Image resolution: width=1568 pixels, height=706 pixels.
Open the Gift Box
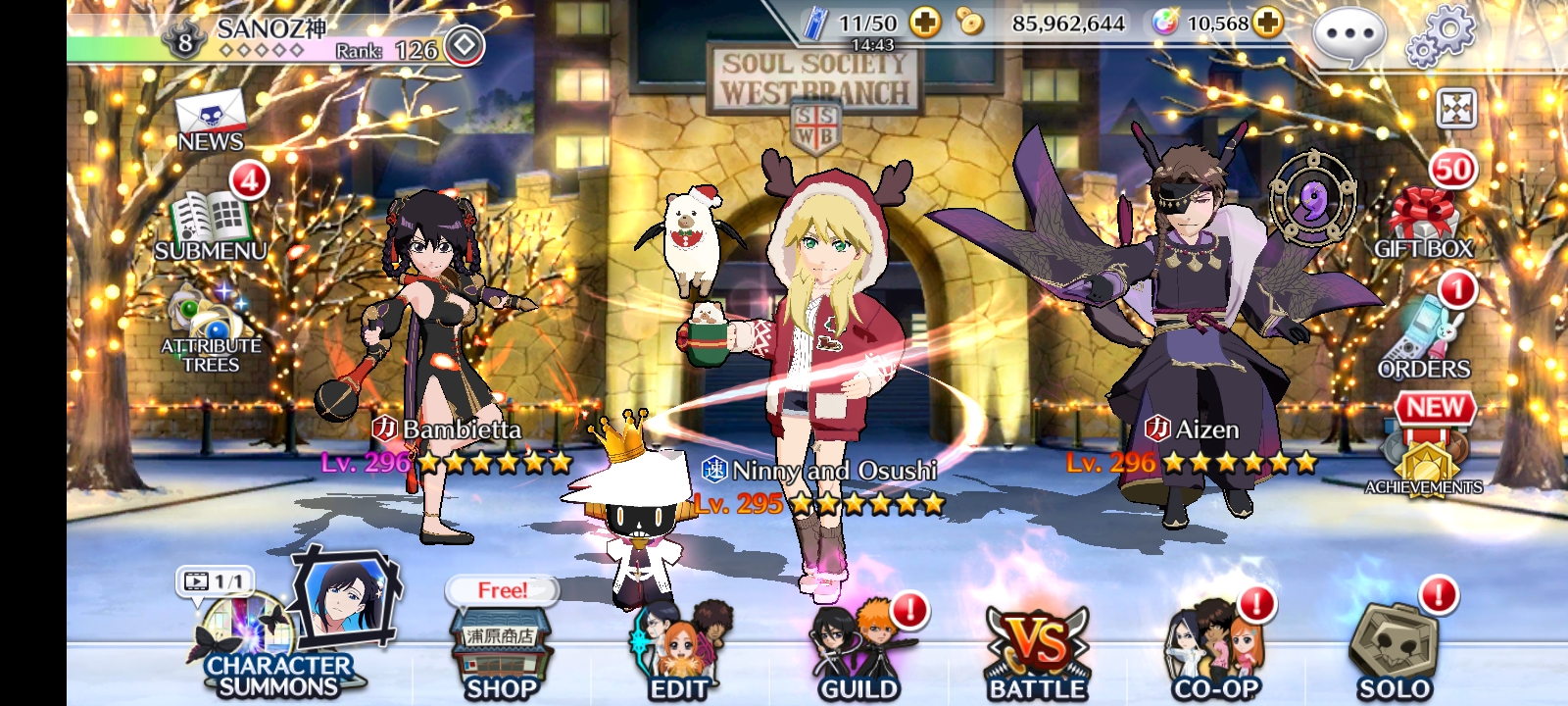point(1423,221)
